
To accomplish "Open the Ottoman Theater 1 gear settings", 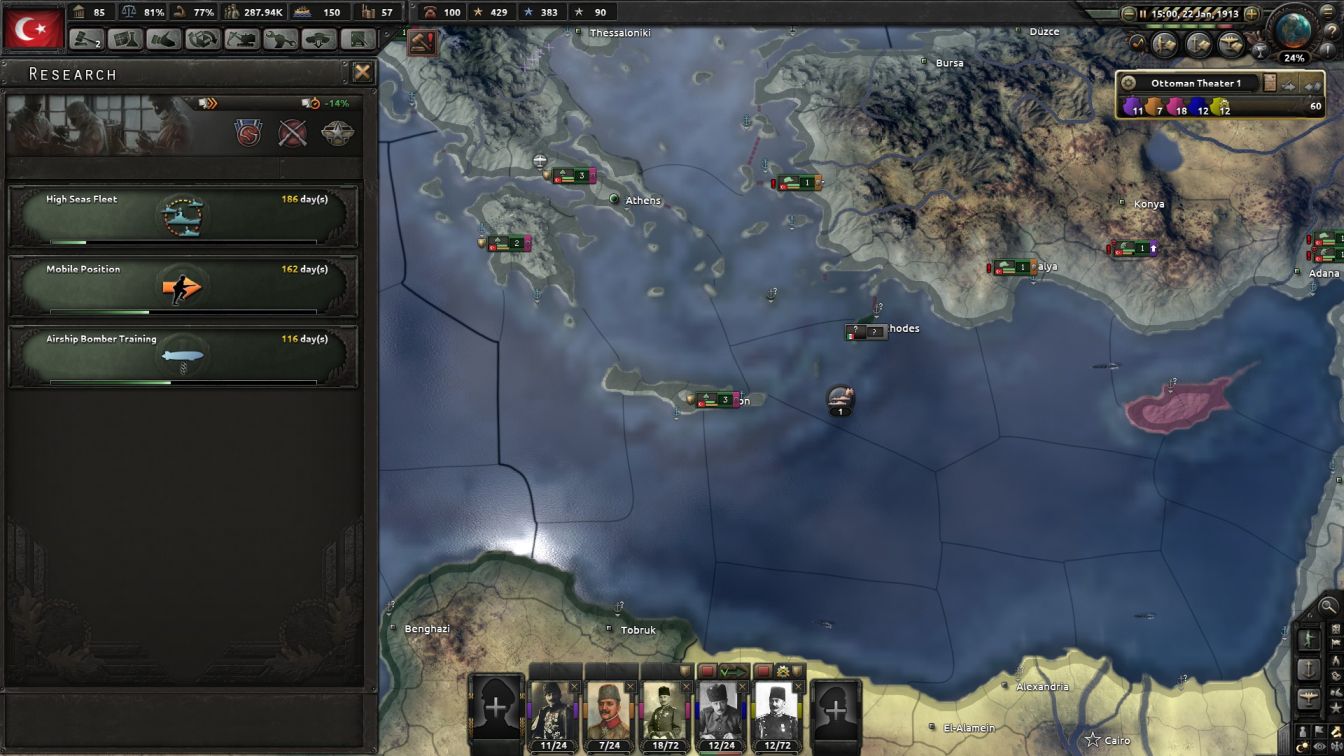I will click(1126, 82).
